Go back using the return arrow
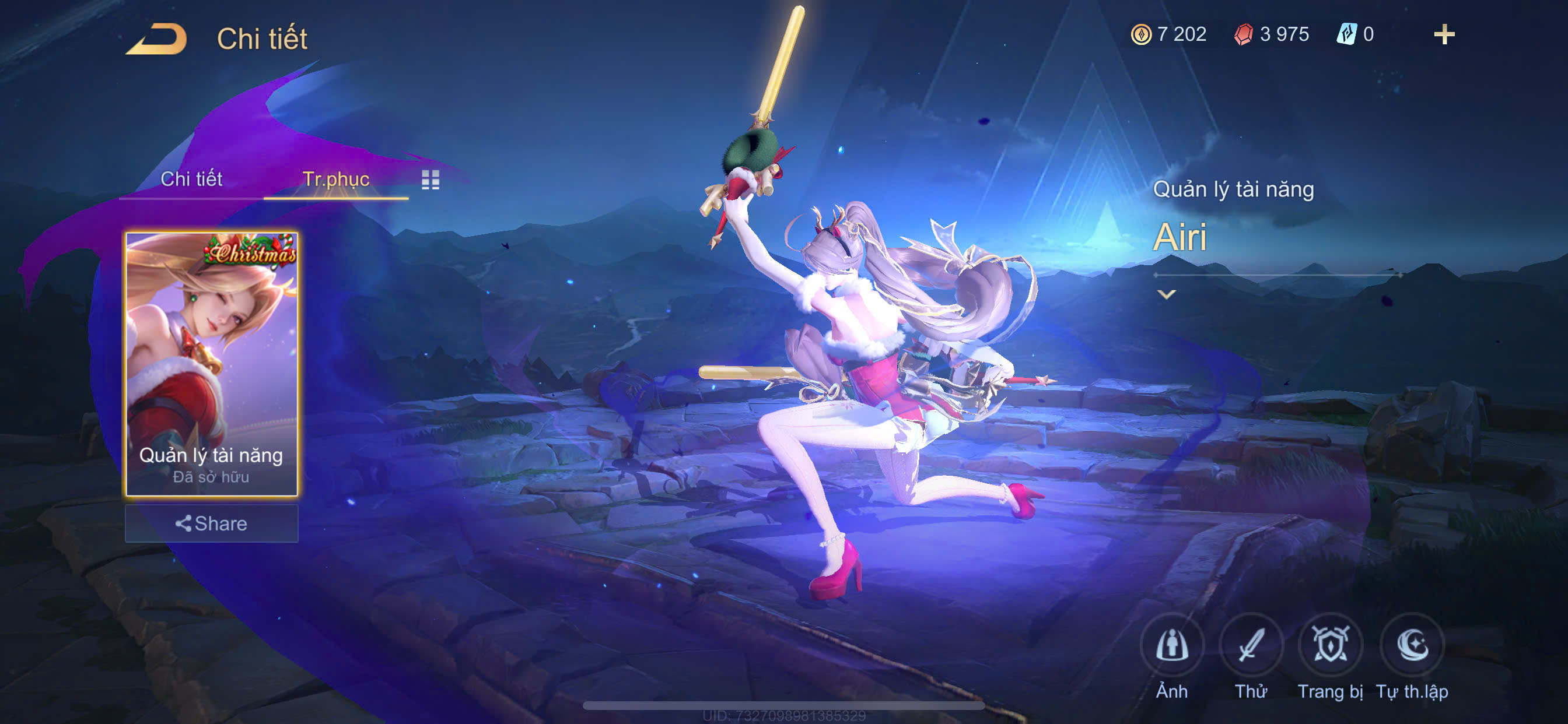1568x724 pixels. [x=156, y=39]
